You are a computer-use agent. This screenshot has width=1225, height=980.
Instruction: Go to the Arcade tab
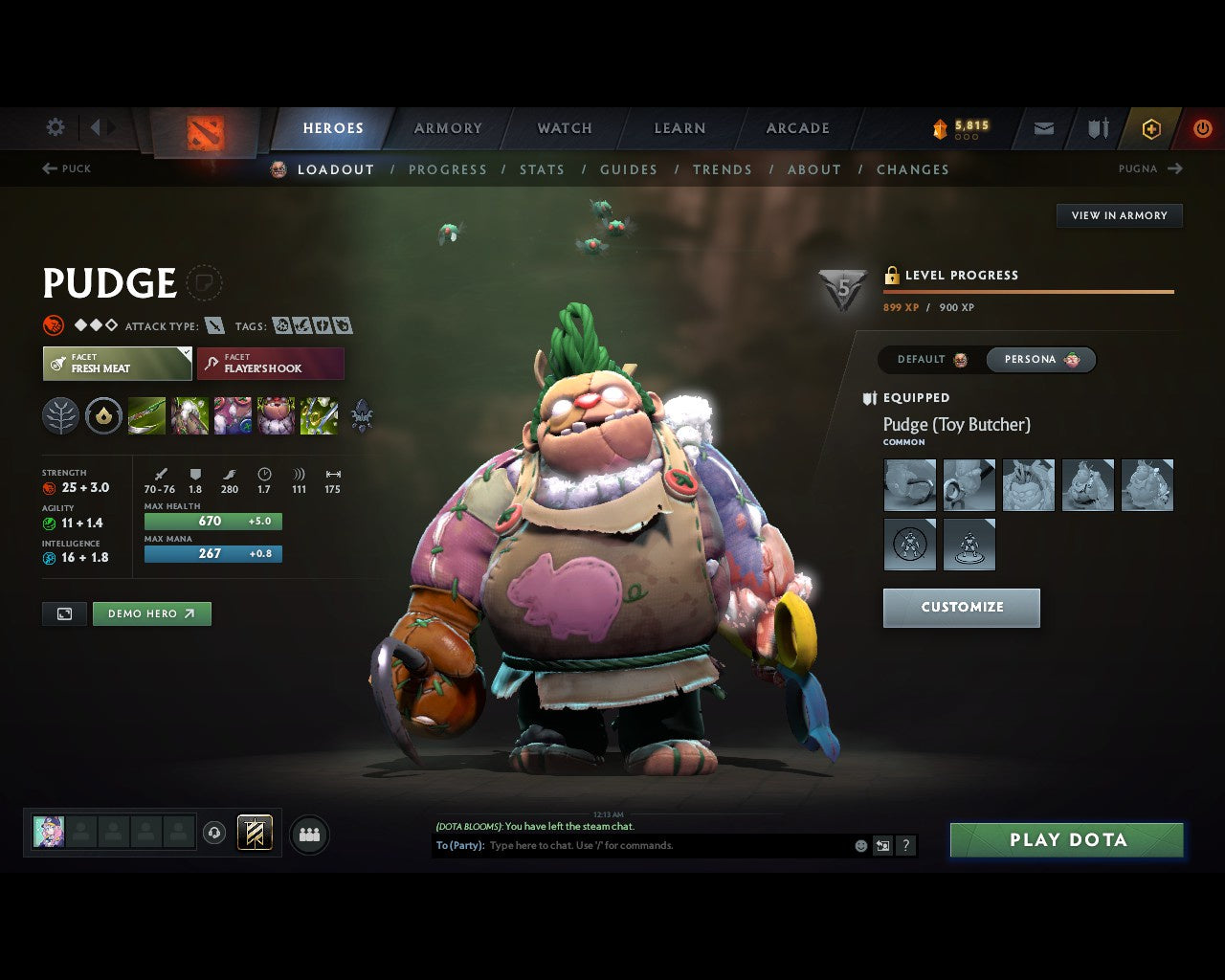pos(797,128)
